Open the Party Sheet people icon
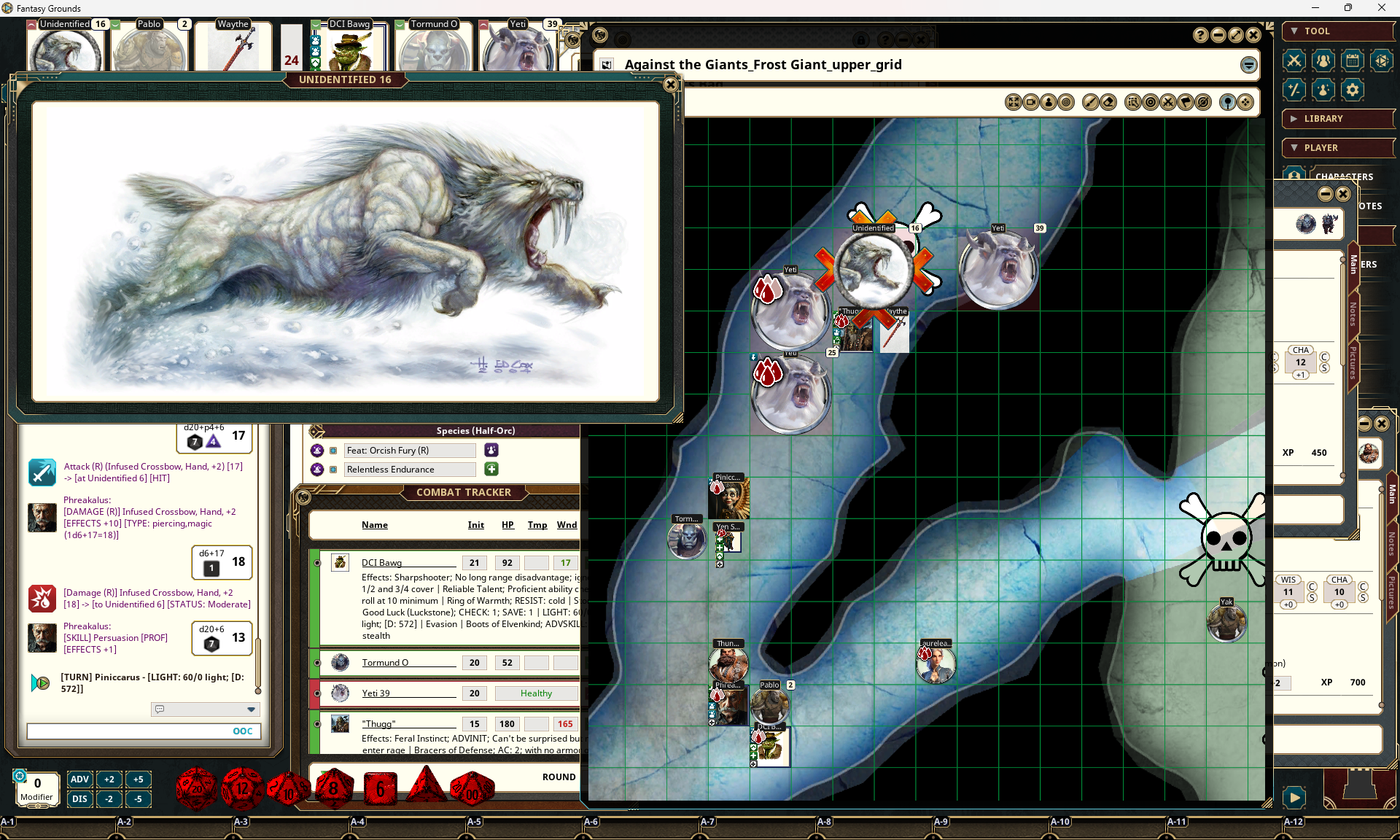Viewport: 1400px width, 840px height. click(x=1323, y=61)
